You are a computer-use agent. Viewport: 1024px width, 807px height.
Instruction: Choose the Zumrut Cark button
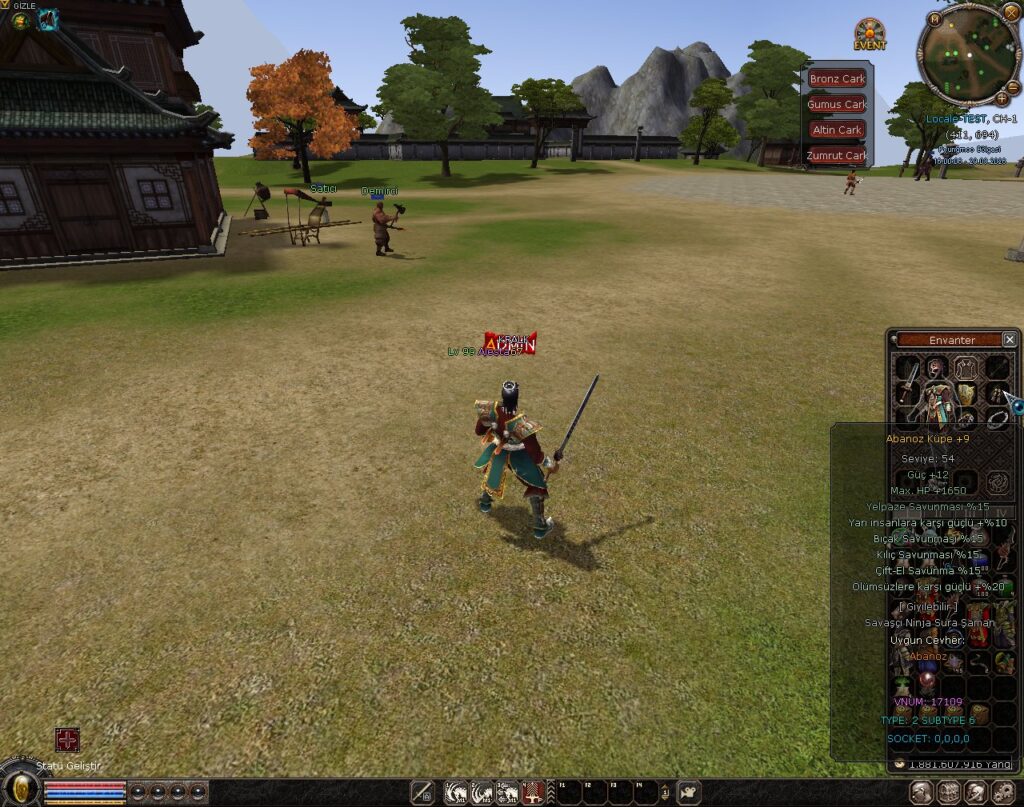coord(837,155)
